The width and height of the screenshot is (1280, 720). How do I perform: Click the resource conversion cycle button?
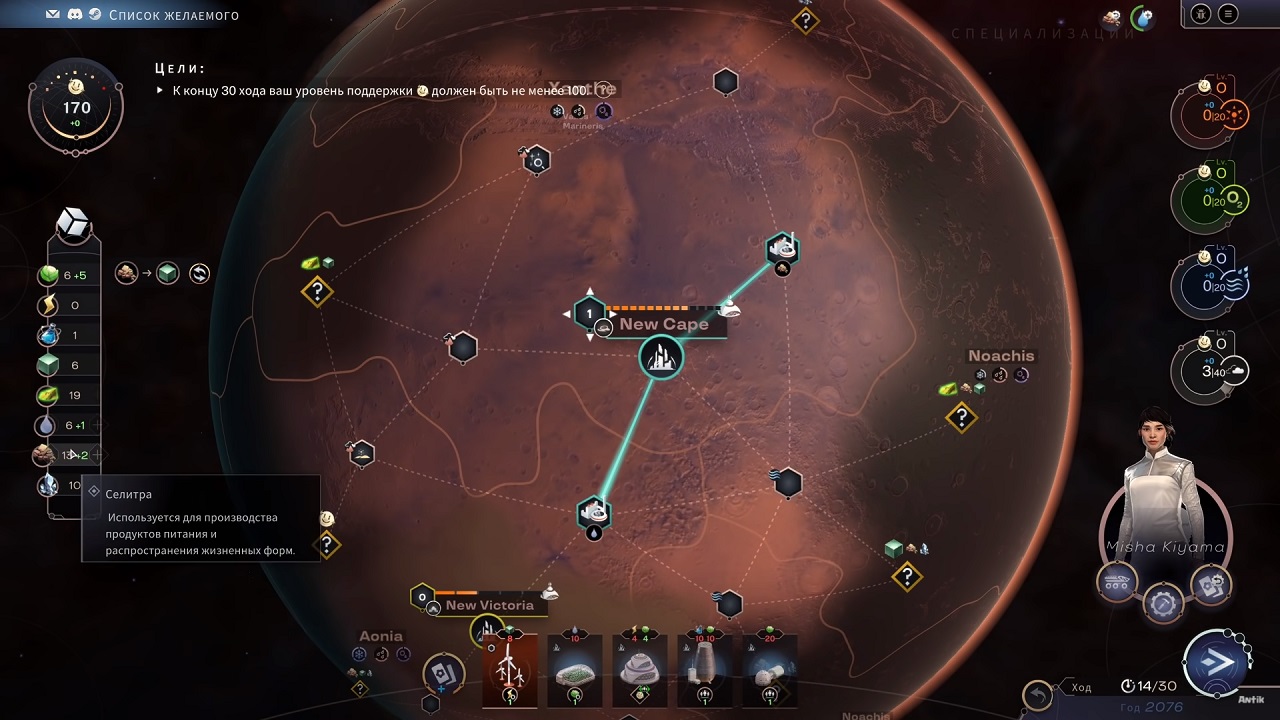coord(199,273)
